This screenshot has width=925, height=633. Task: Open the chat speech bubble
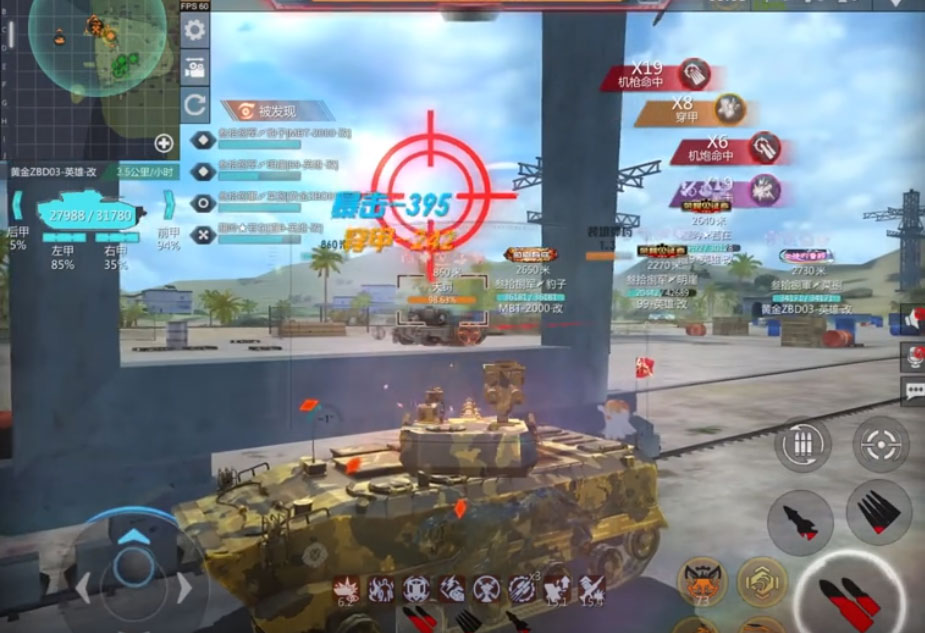(913, 391)
